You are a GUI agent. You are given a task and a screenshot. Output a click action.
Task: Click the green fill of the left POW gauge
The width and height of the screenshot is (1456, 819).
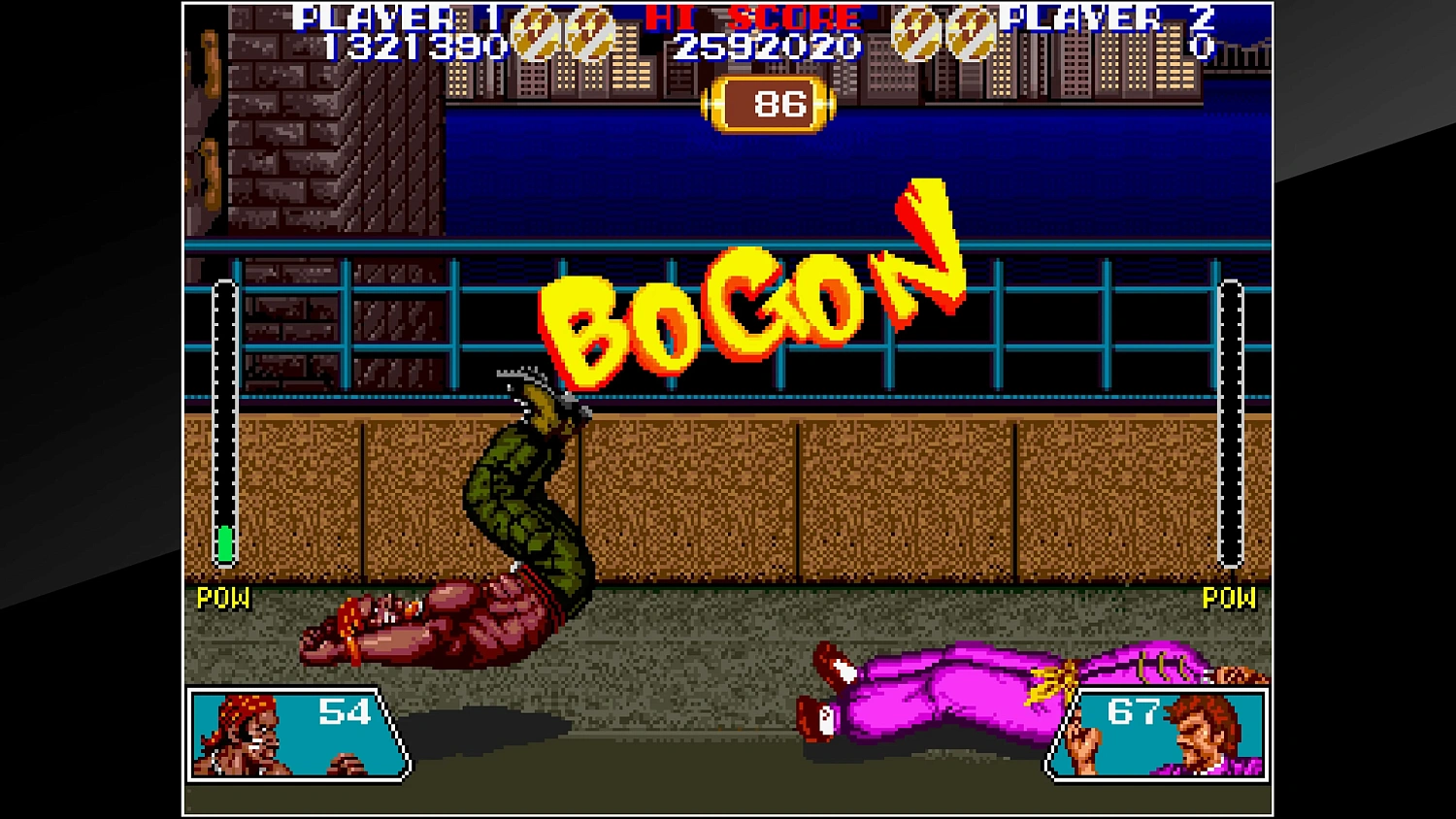pos(225,543)
